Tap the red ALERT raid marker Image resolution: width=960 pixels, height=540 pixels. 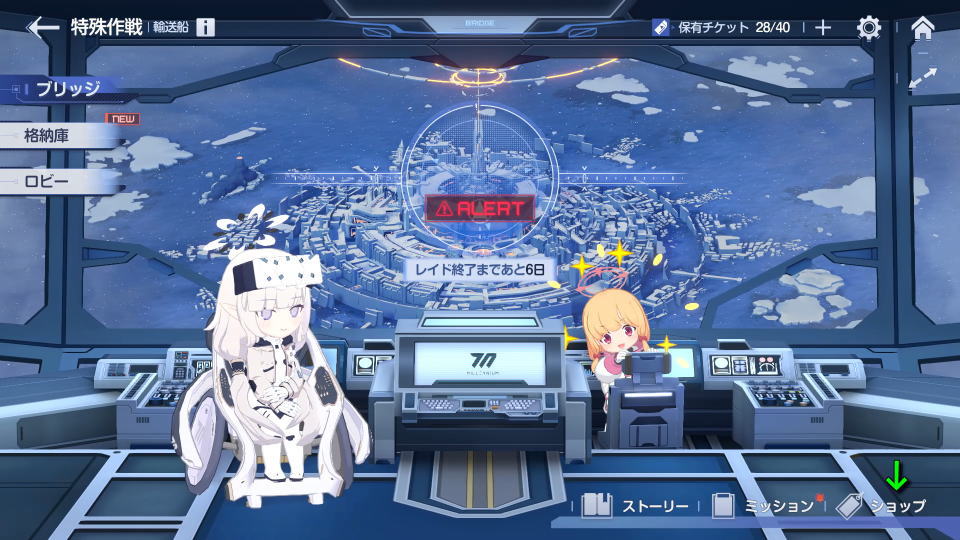[479, 208]
